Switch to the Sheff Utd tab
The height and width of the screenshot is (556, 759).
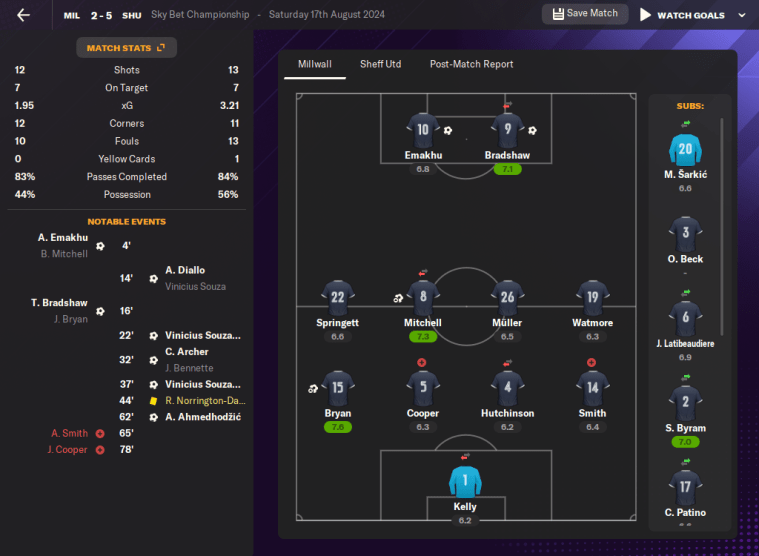(x=380, y=64)
